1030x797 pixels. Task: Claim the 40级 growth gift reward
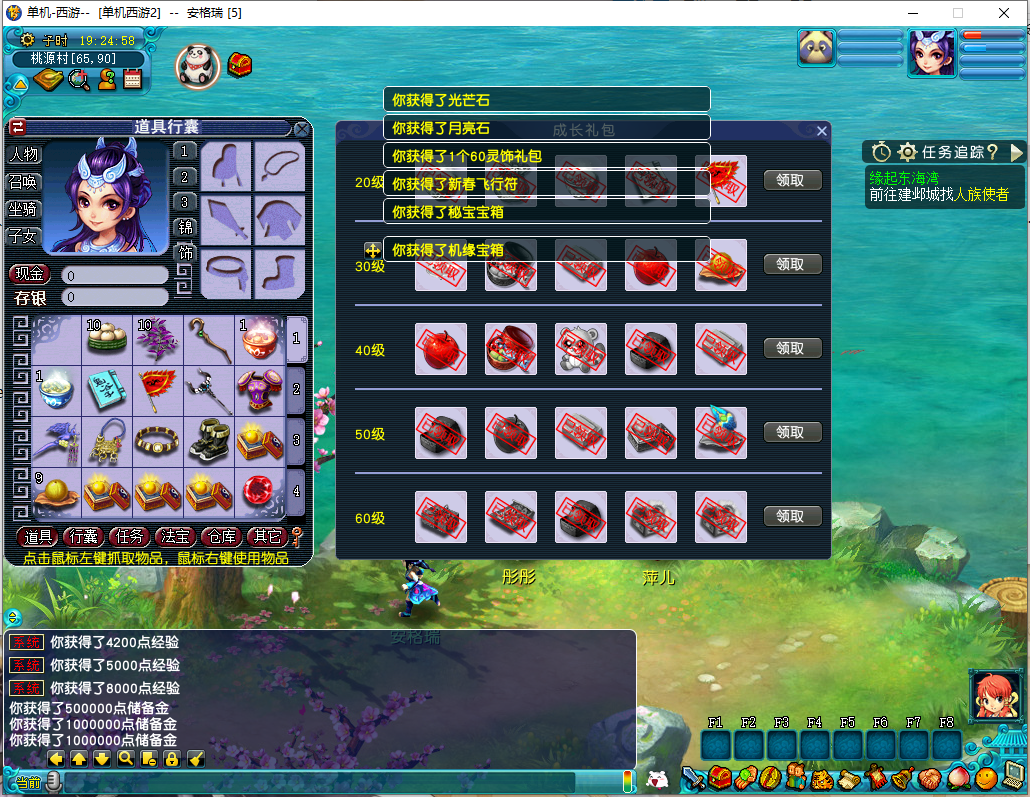(792, 349)
